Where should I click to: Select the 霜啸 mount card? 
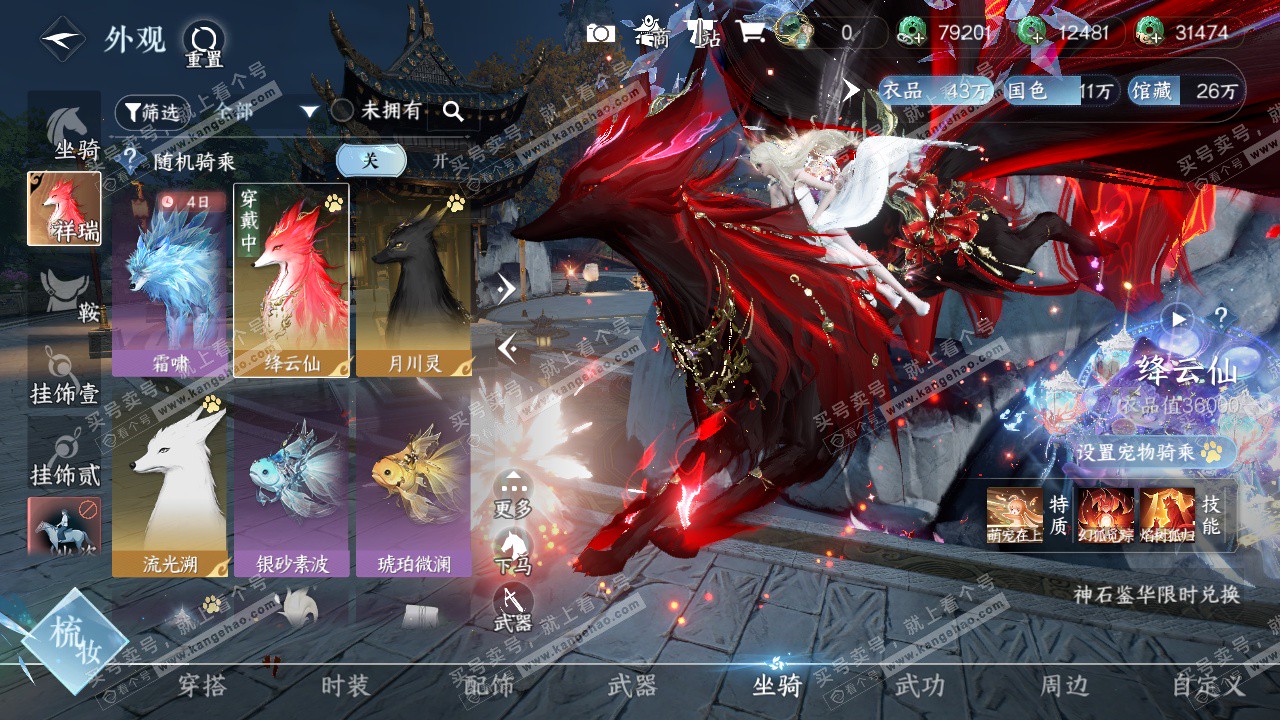pyautogui.click(x=170, y=280)
